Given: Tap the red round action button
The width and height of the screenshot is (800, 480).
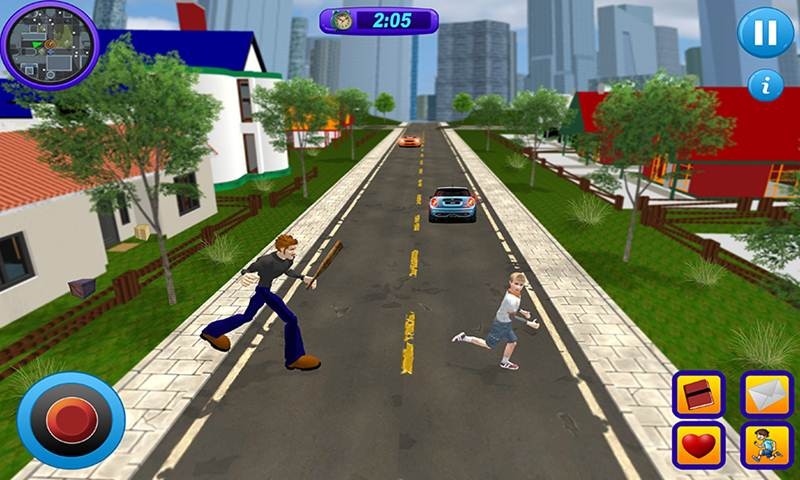Looking at the screenshot, I should point(71,421).
